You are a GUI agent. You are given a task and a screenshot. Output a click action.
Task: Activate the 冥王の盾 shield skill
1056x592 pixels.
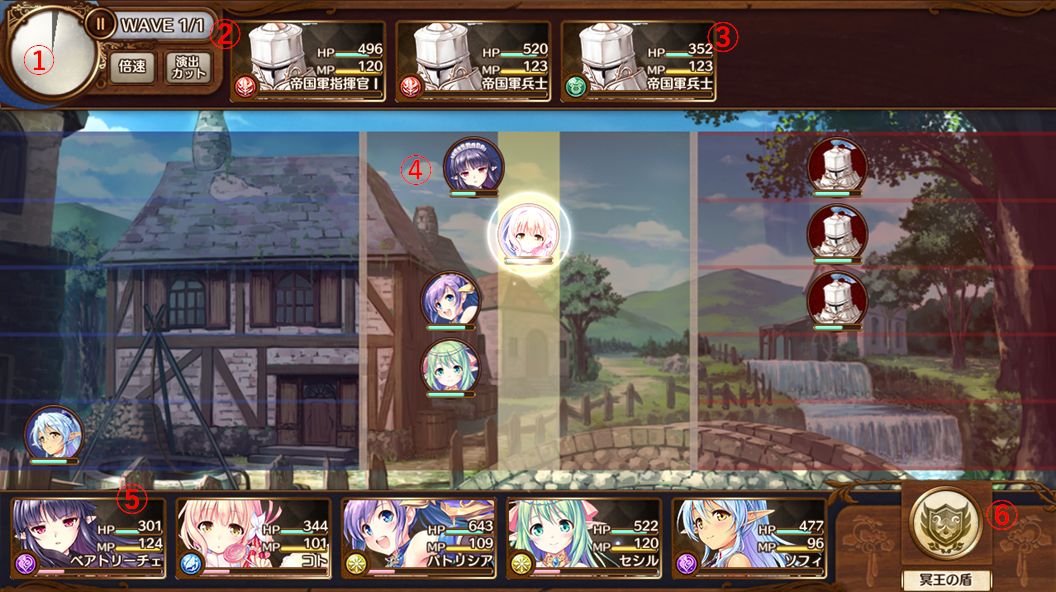(946, 525)
